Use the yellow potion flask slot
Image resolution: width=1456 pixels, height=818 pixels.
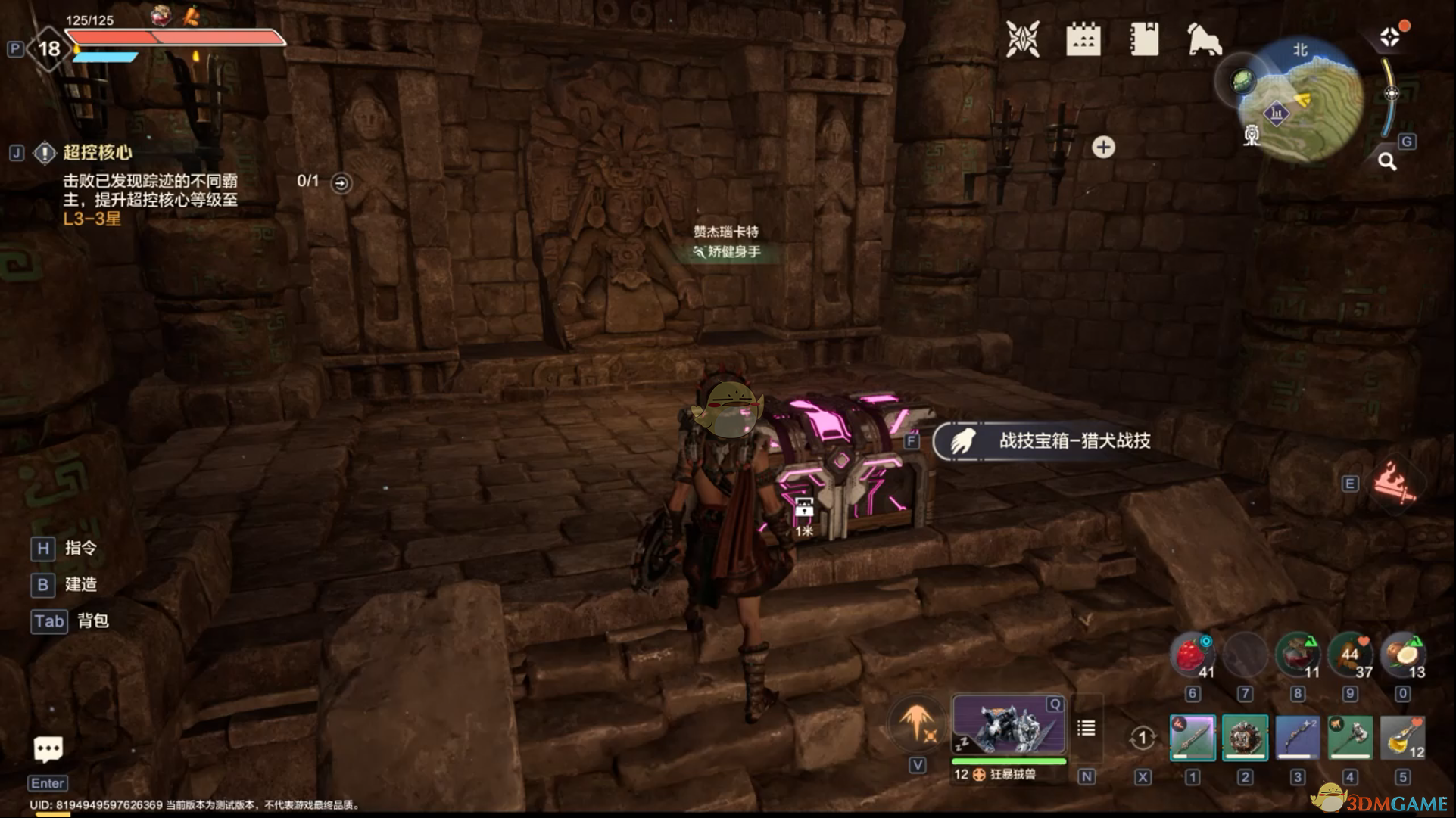tap(1402, 737)
